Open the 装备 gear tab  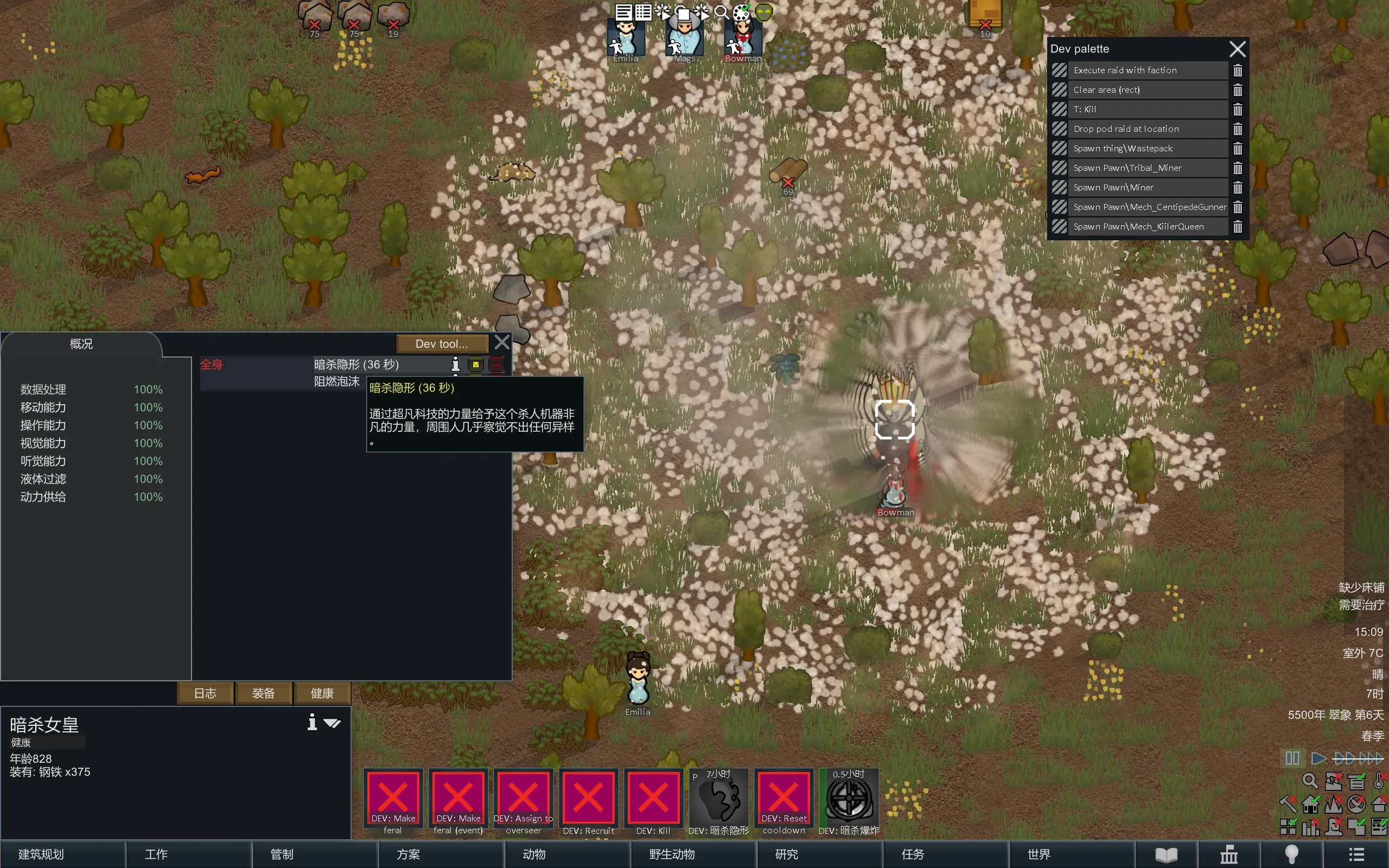264,693
